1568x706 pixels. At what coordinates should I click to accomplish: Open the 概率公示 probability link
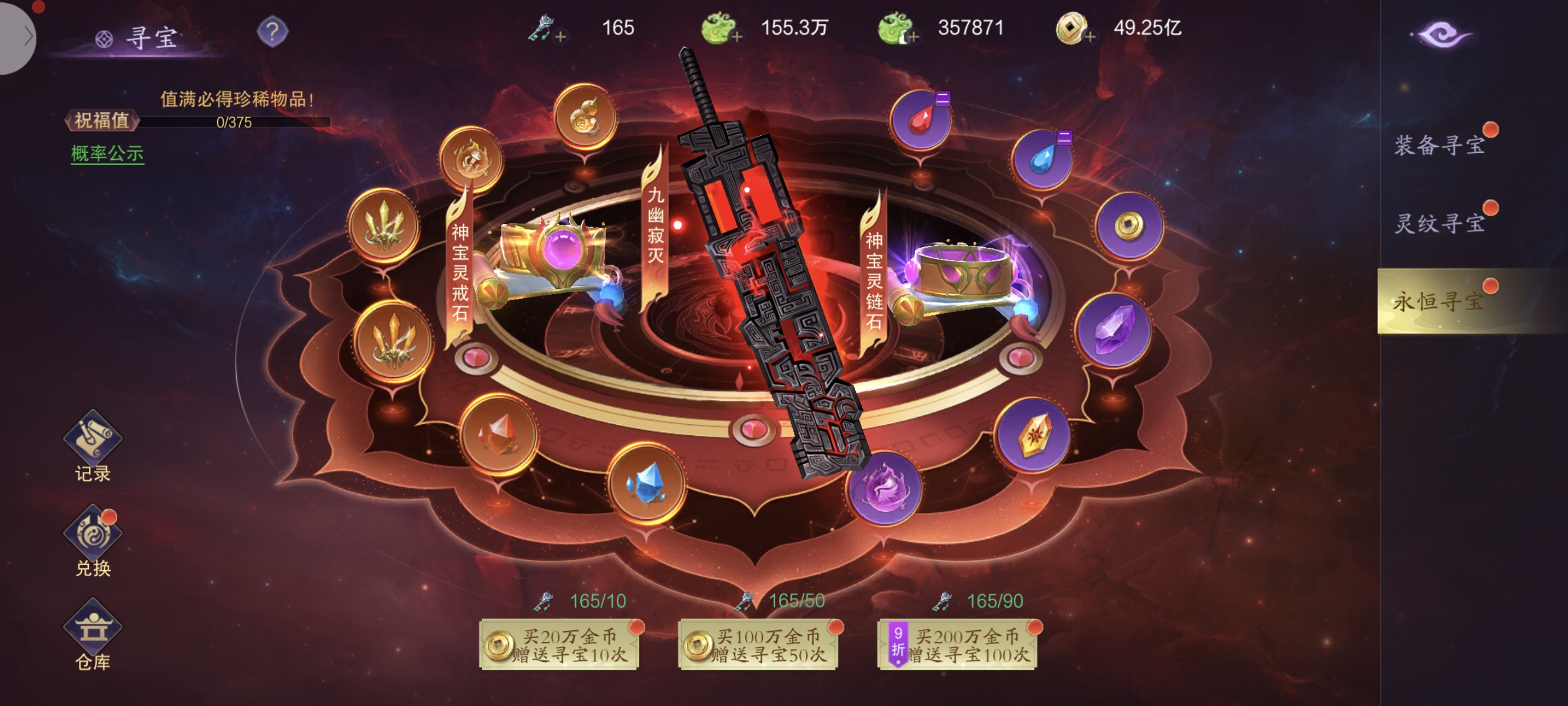tap(107, 154)
